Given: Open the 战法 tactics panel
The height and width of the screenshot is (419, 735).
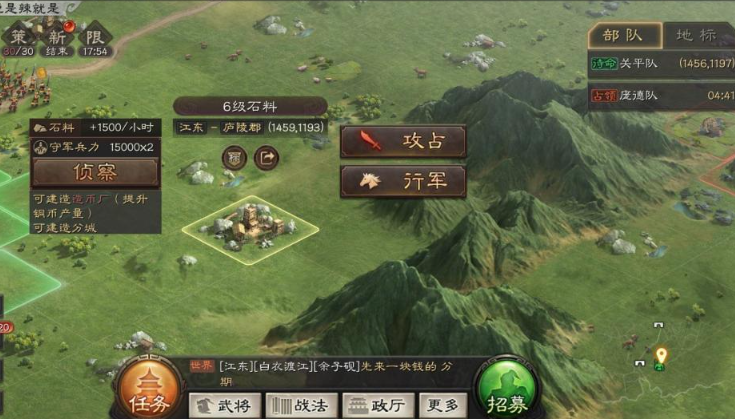Looking at the screenshot, I should click(x=301, y=405).
